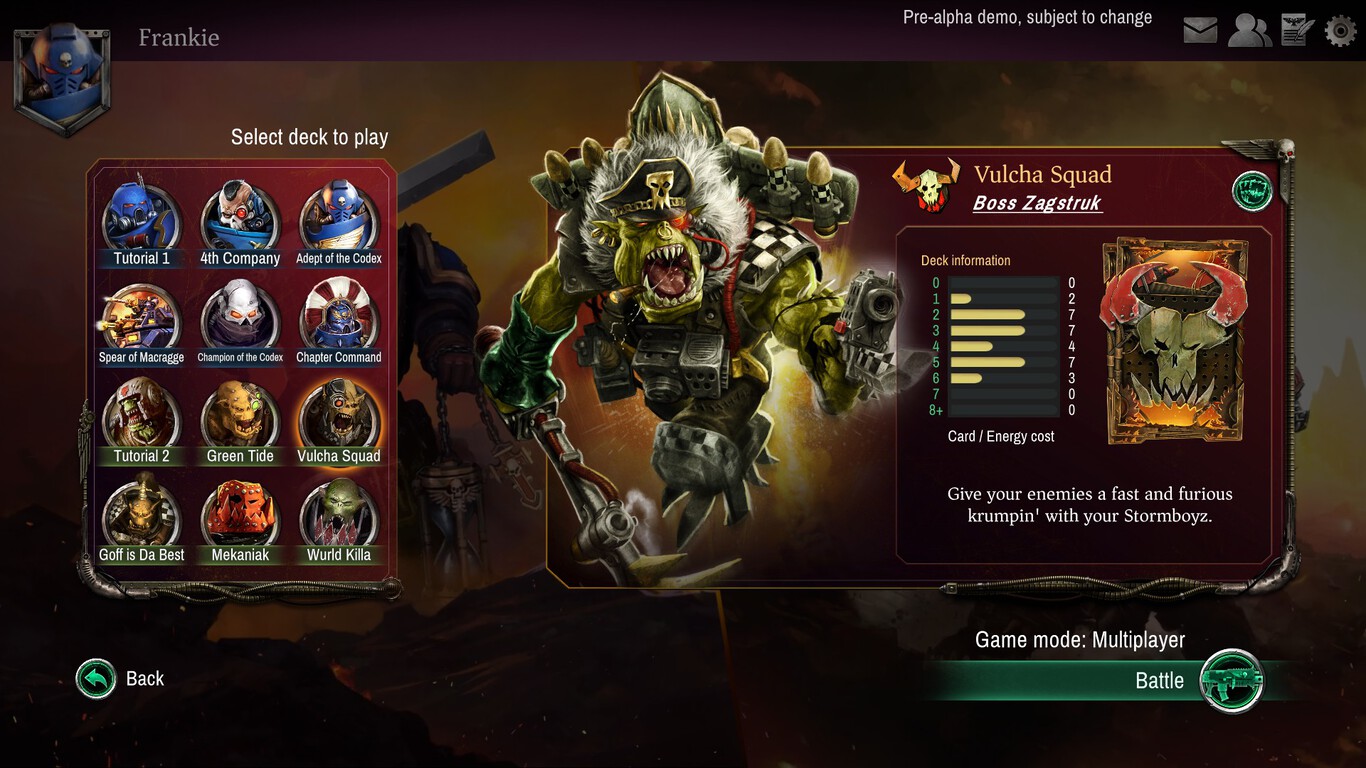The width and height of the screenshot is (1366, 768).
Task: Select the Mekaniak deck
Action: pyautogui.click(x=240, y=512)
